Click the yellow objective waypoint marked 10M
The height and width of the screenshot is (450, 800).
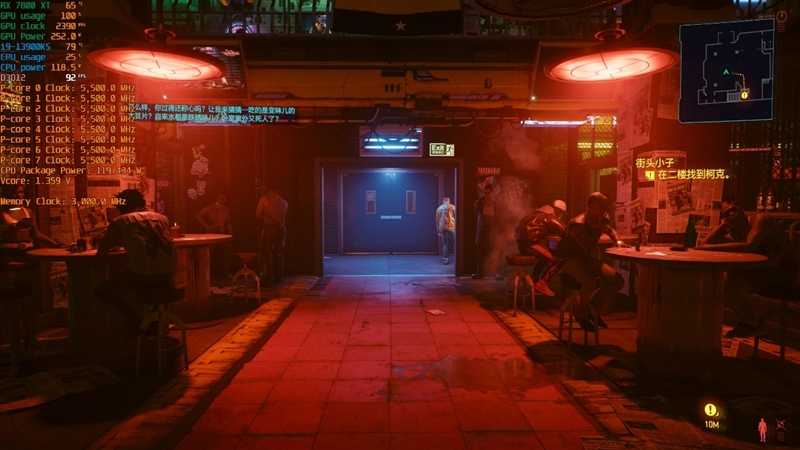click(x=711, y=410)
